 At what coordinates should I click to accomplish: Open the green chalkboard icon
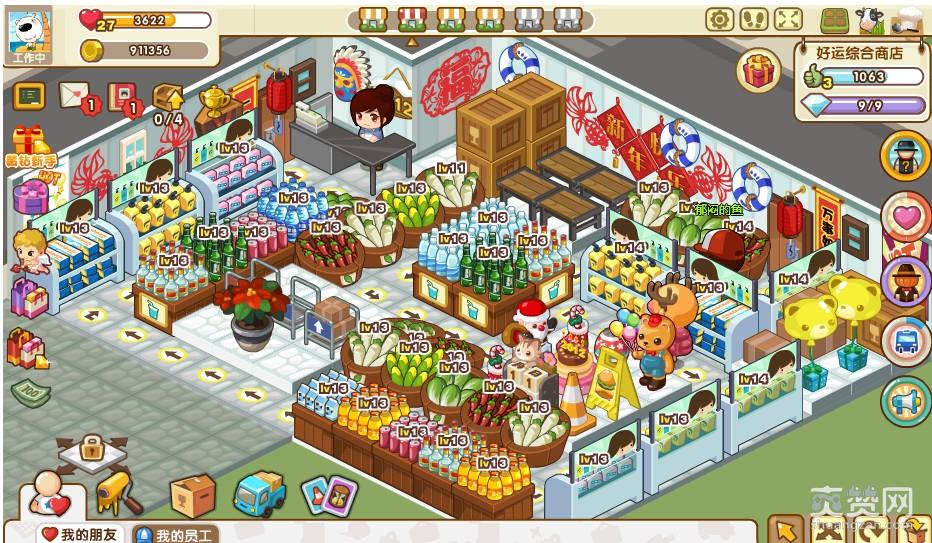pos(29,96)
